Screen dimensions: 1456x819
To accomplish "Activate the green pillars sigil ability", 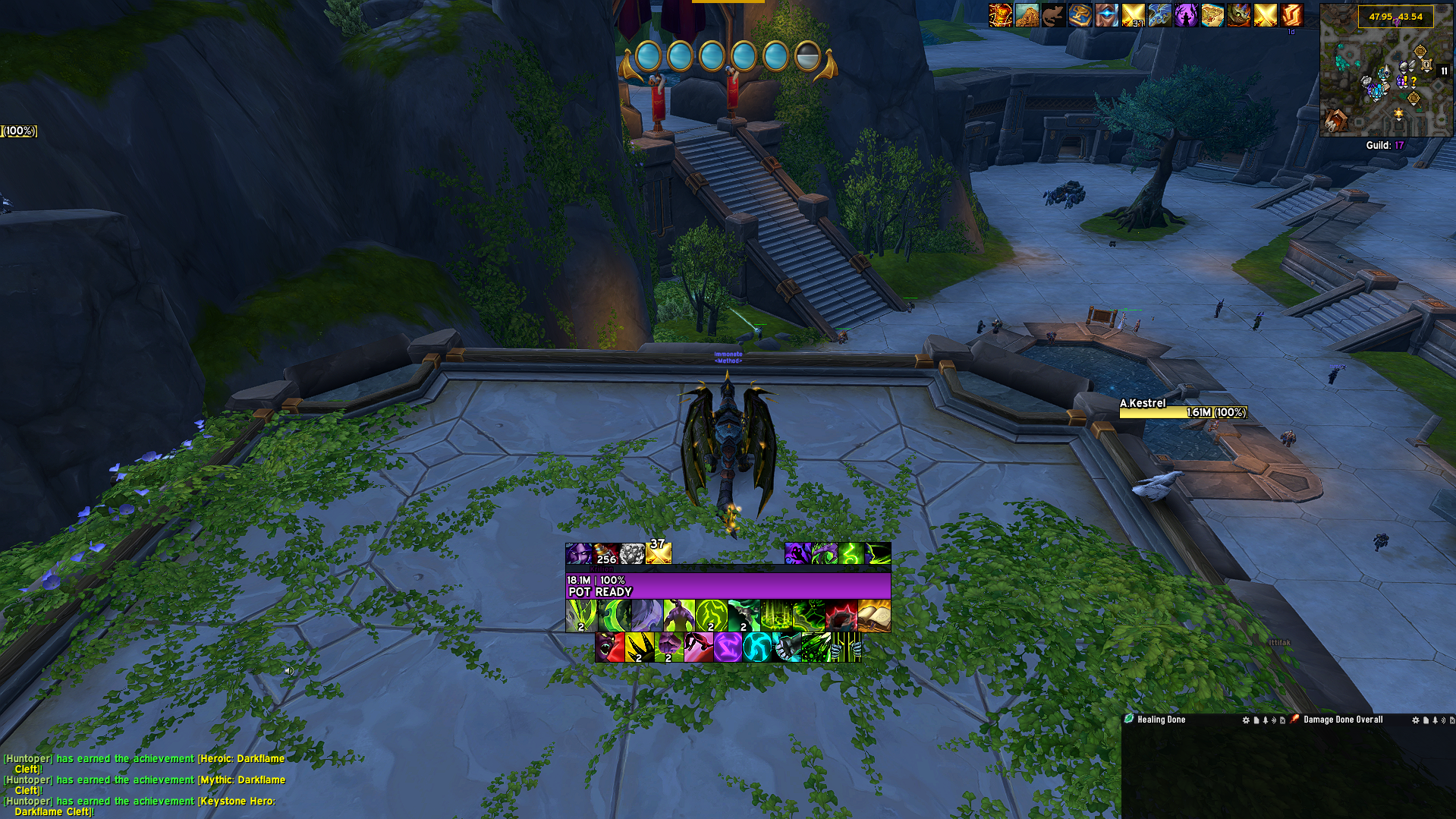I will (776, 616).
